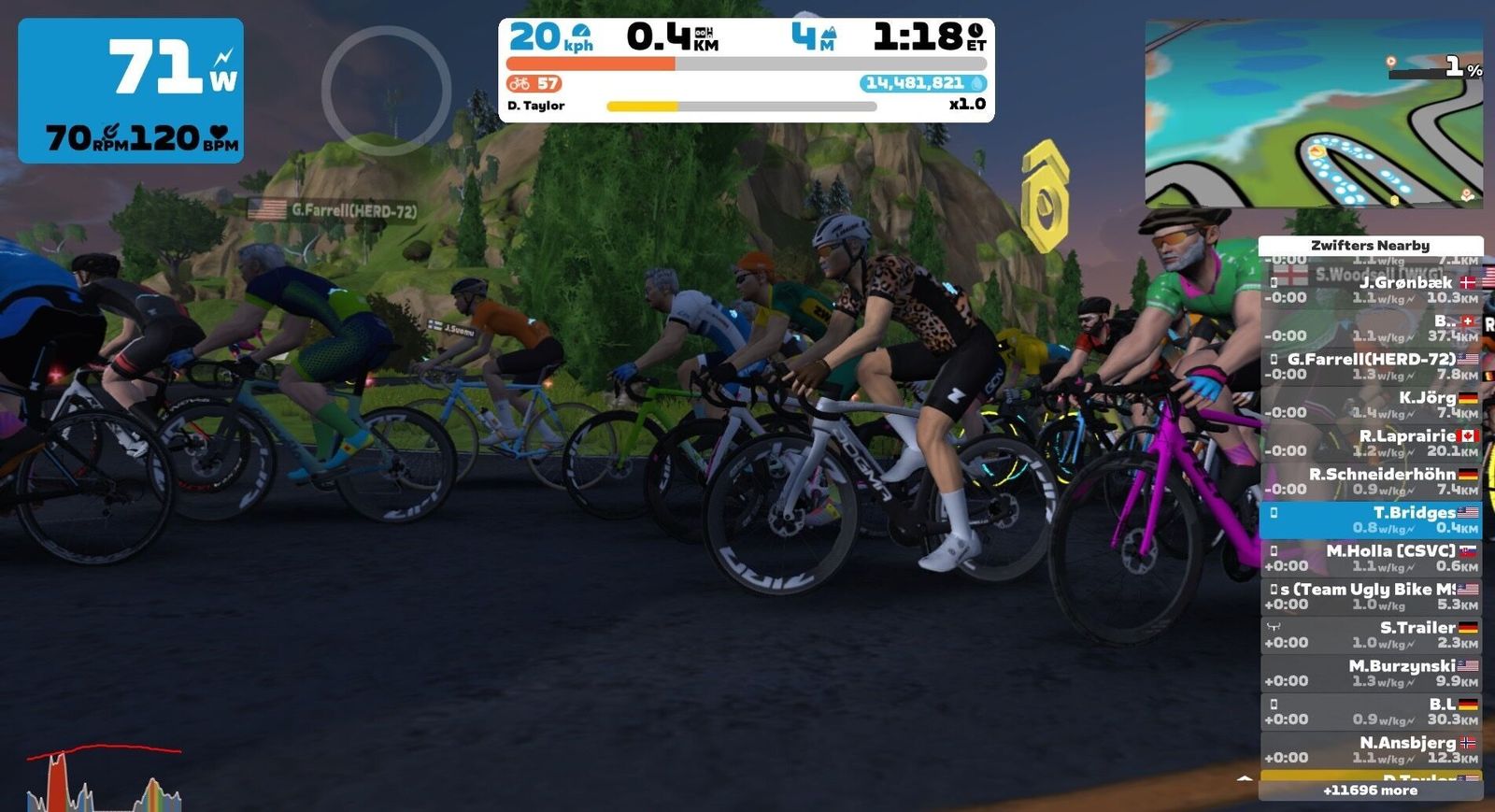
Task: Click the blue power and cadence panel
Action: coord(131,91)
